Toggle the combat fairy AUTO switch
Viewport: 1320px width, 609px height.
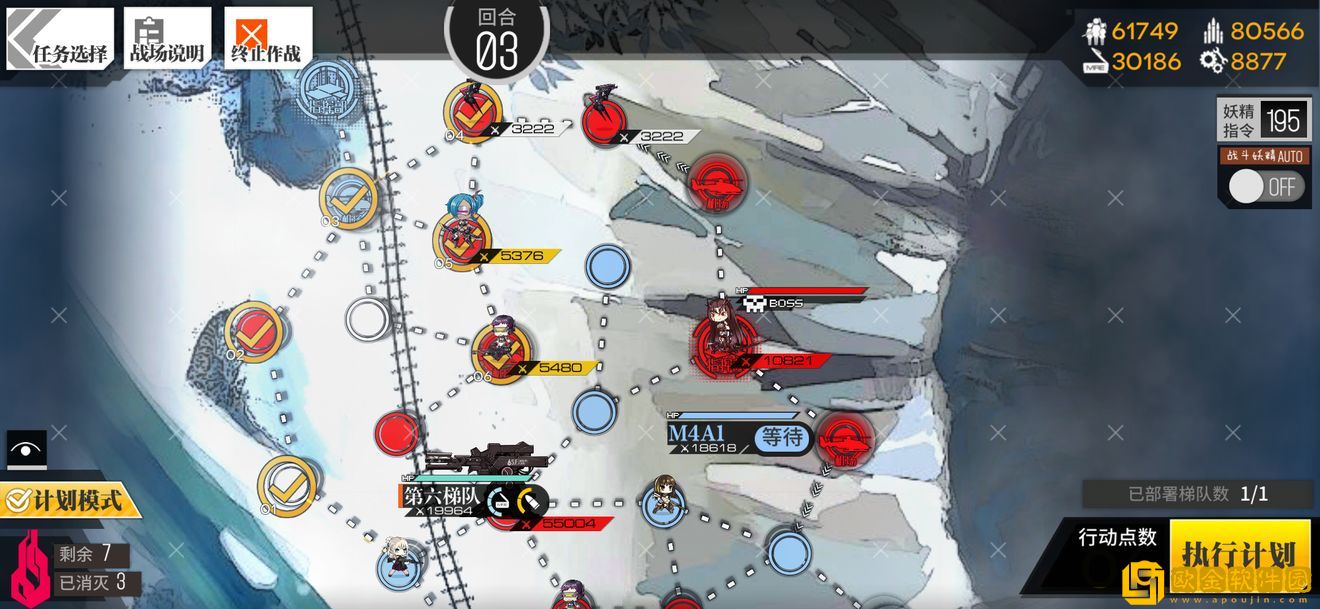pos(1267,187)
